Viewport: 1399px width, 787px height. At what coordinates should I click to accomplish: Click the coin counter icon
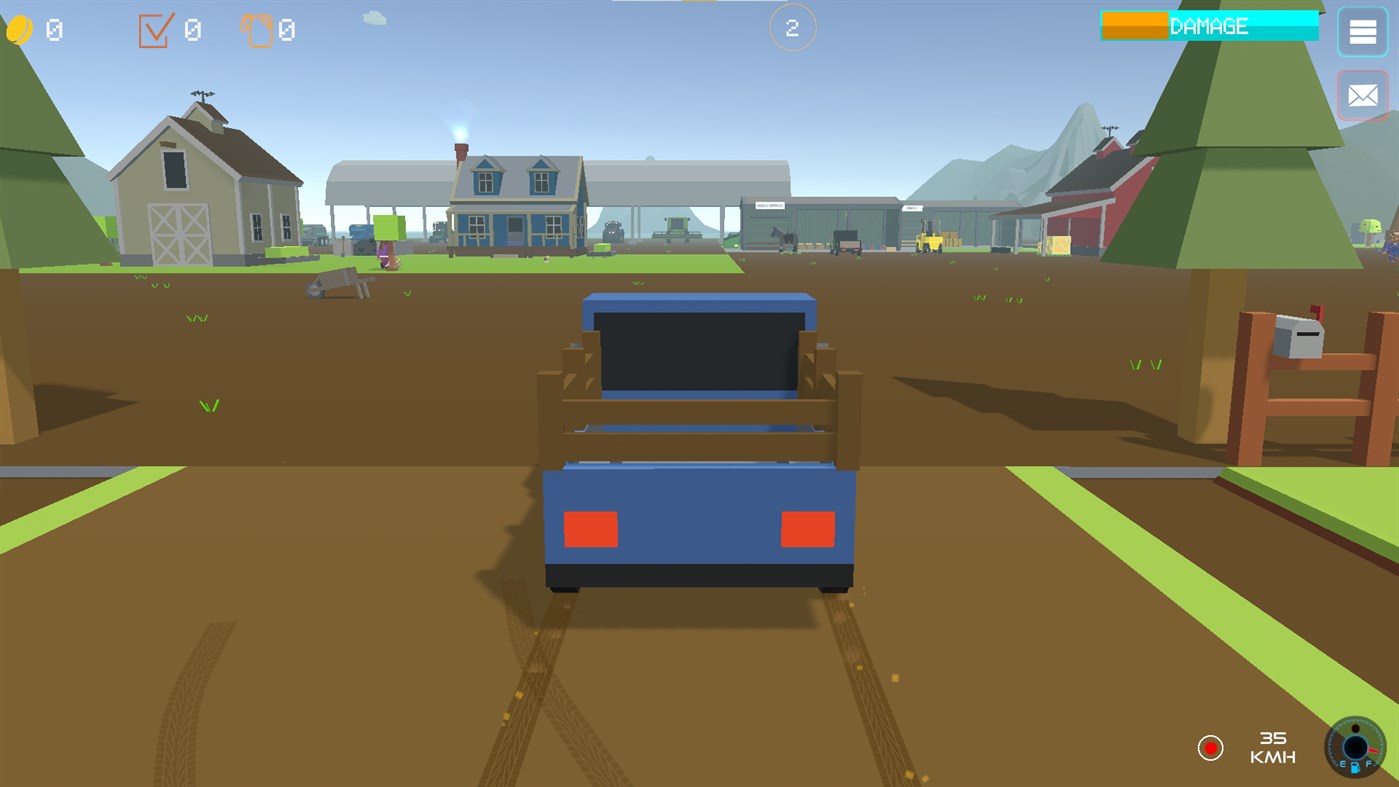click(22, 29)
